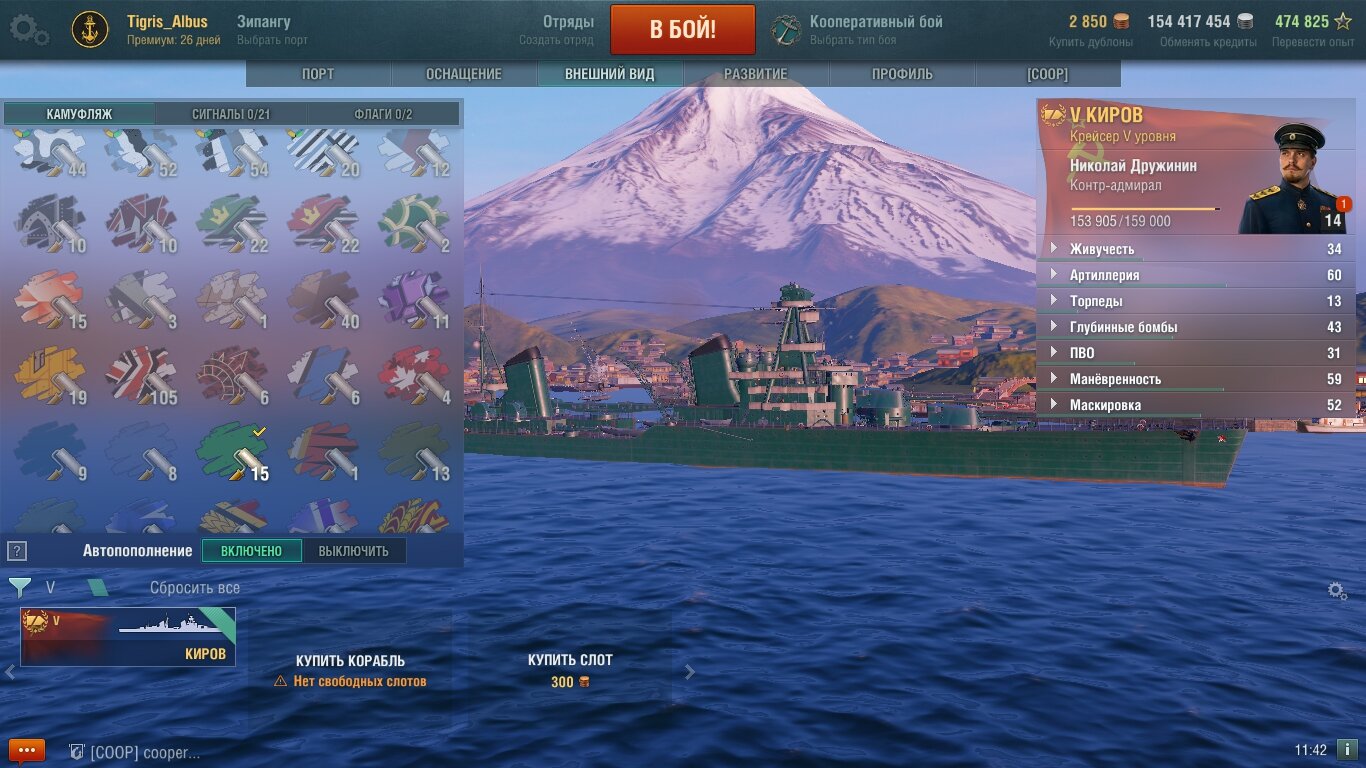Turn off auto-resupply with ВЫКЛЮЧИТЬ
1366x768 pixels.
354,551
